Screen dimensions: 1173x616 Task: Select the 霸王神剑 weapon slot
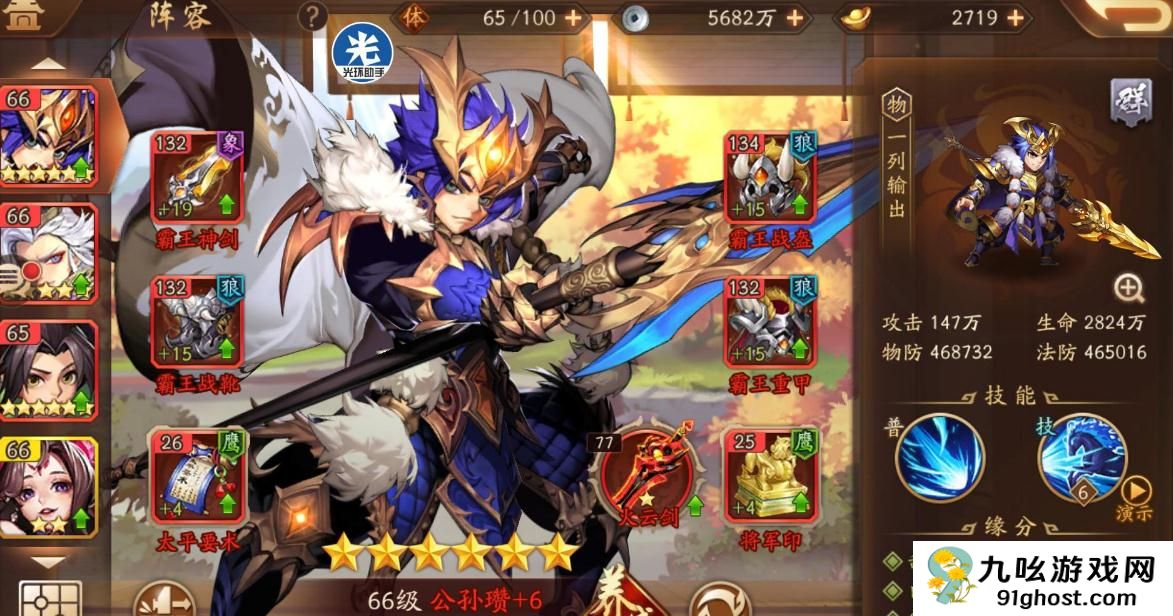pyautogui.click(x=197, y=179)
